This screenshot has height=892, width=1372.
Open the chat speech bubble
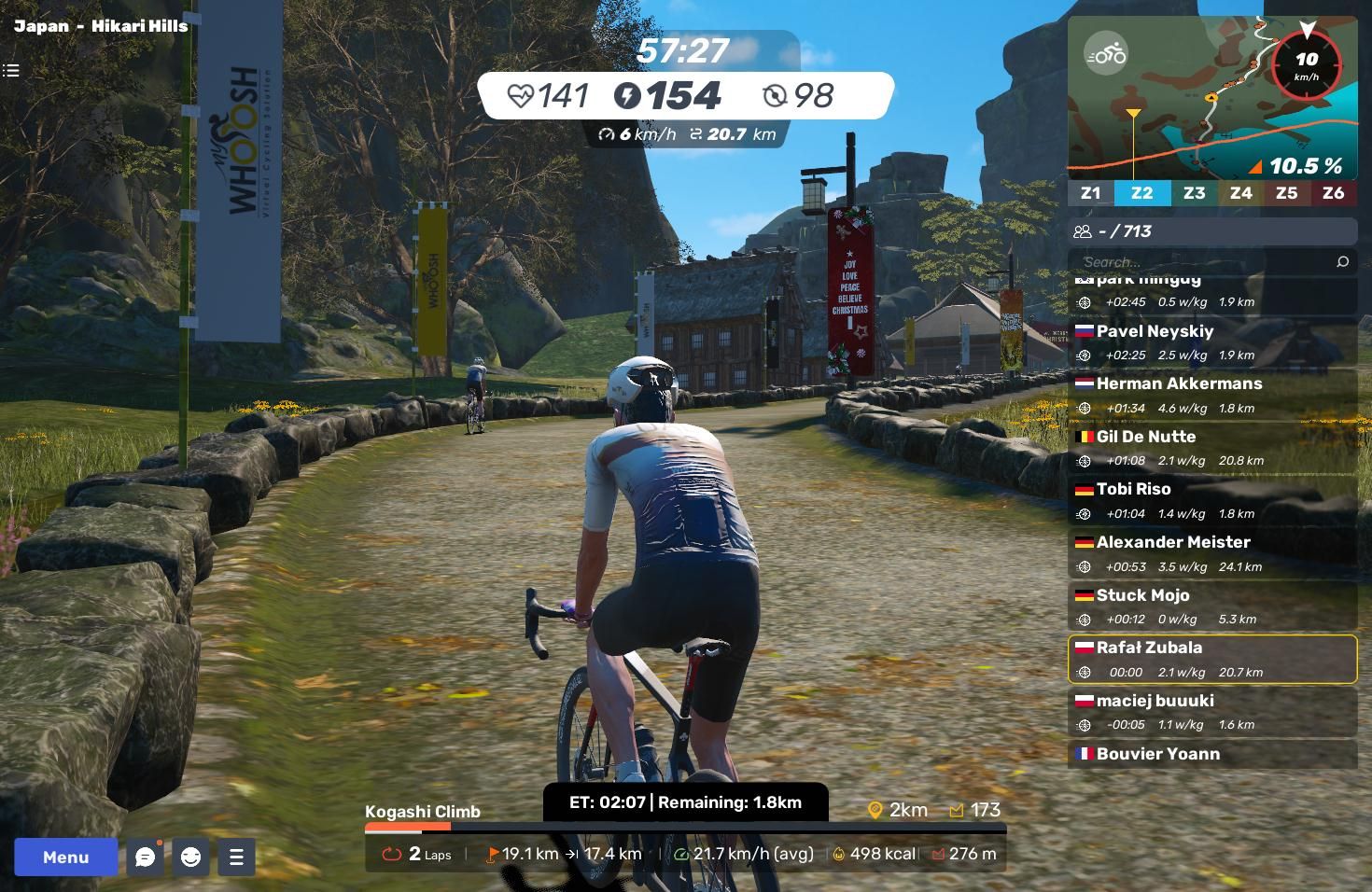pos(146,857)
